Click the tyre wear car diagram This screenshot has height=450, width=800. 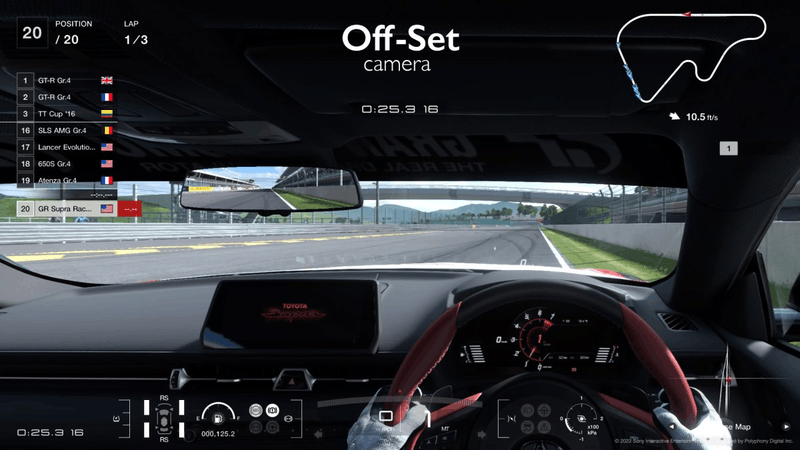pos(161,418)
